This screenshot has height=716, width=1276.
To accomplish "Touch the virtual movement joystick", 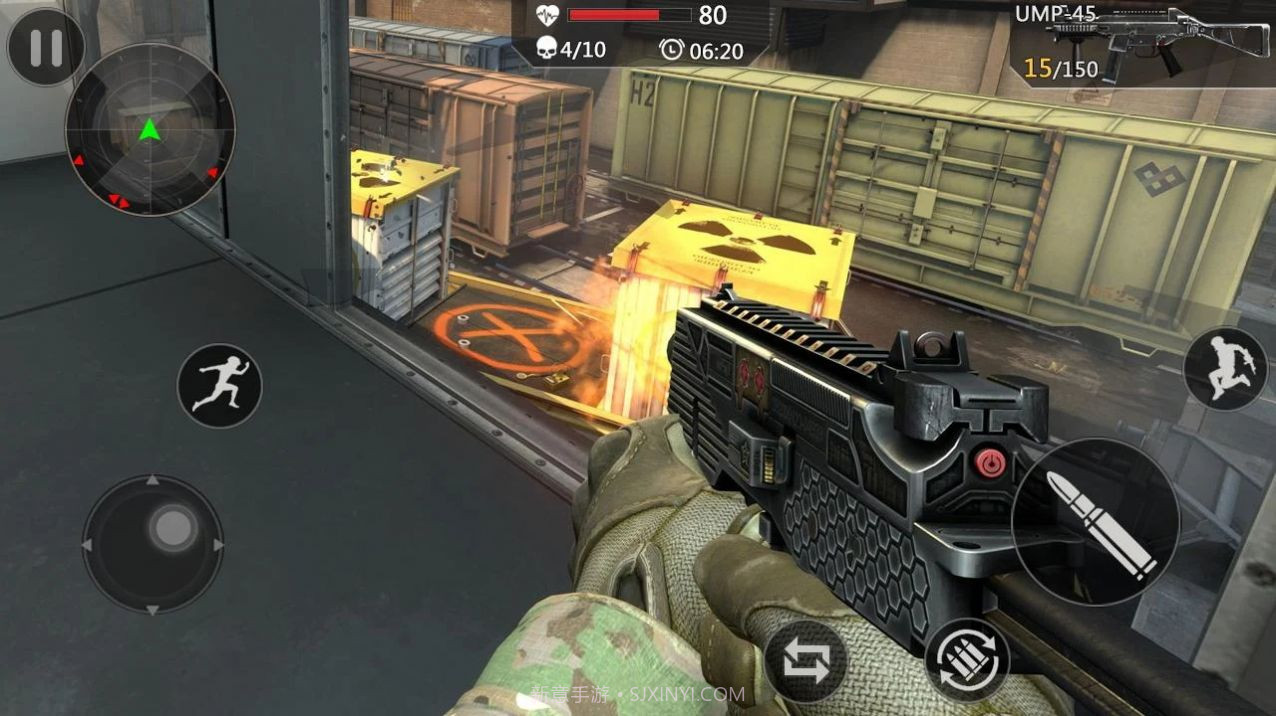I will tap(153, 545).
